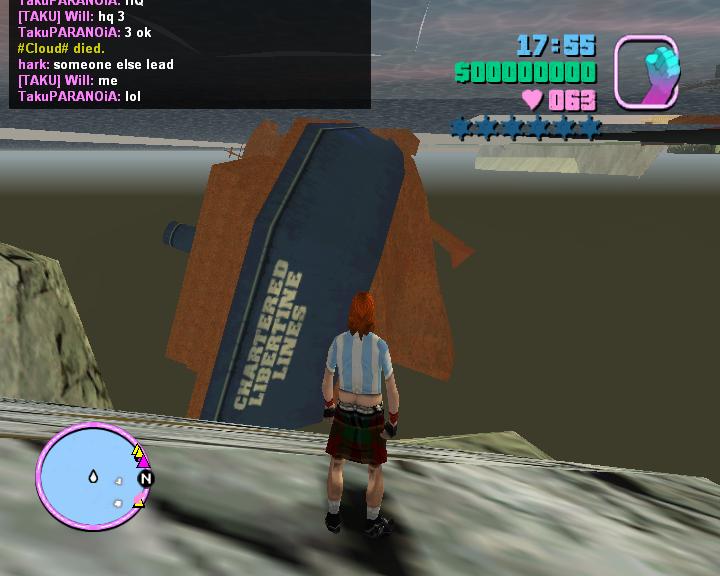720x576 pixels.
Task: Select the fist weapon icon
Action: point(647,71)
